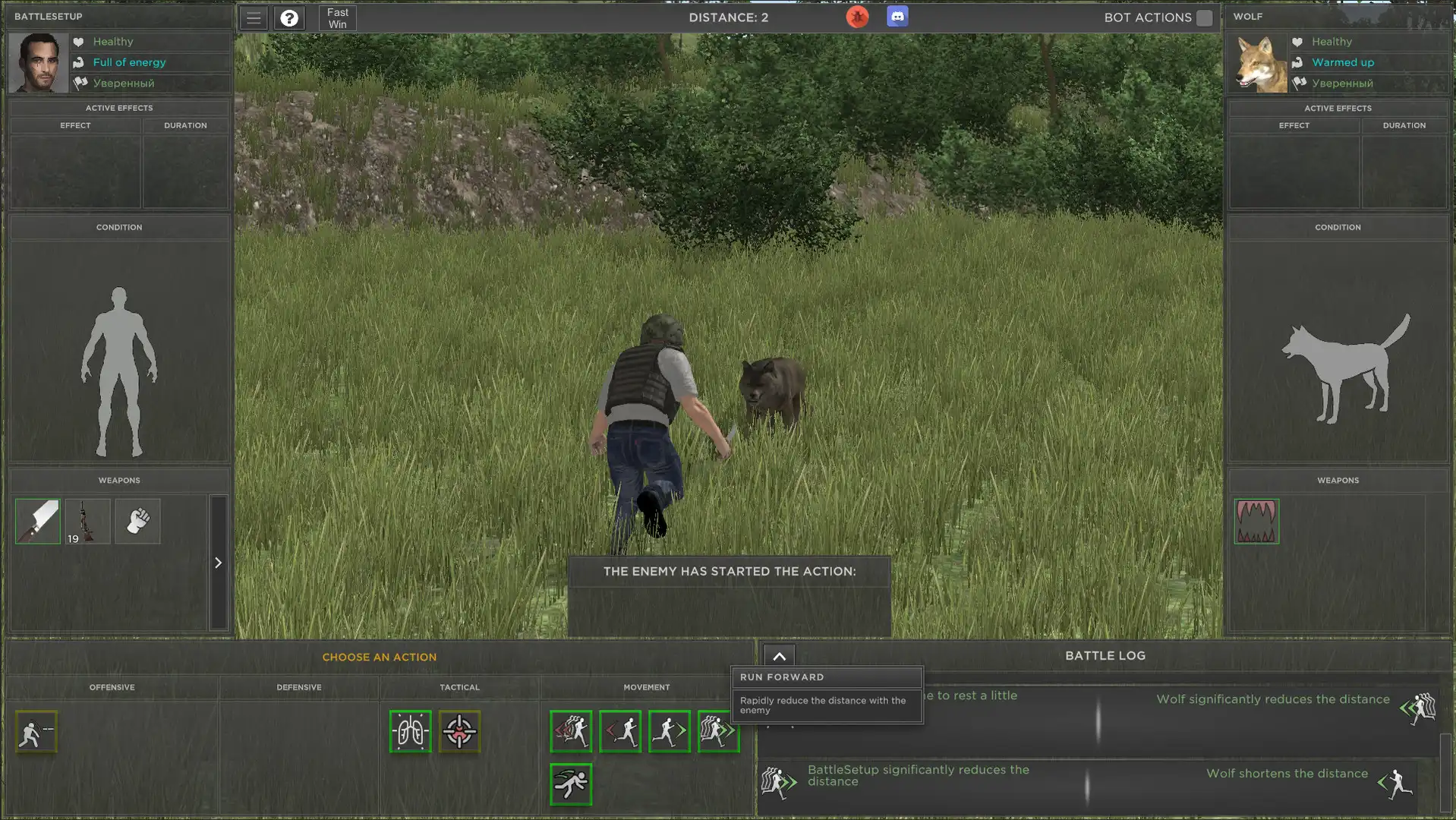Choose the dodge roll movement action
Image resolution: width=1456 pixels, height=820 pixels.
coord(572,785)
